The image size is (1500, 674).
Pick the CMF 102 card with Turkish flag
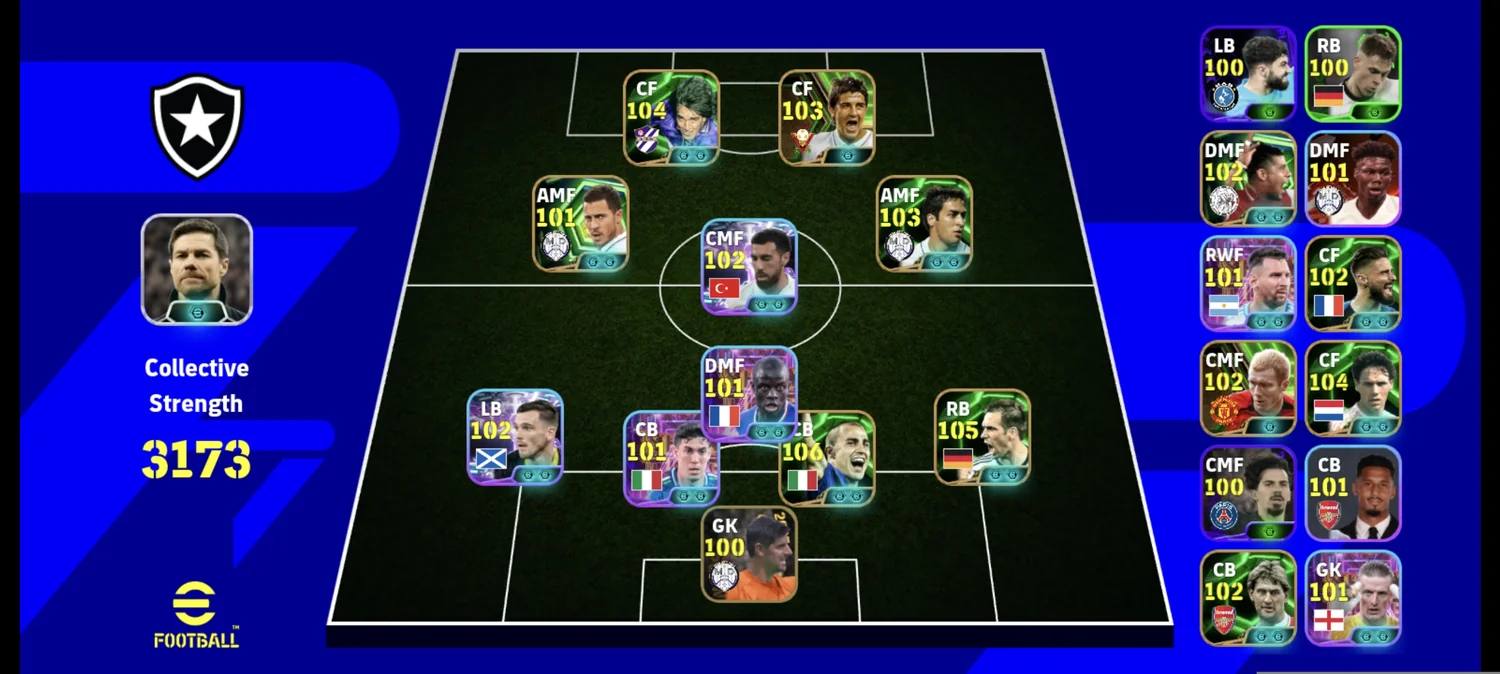[749, 267]
